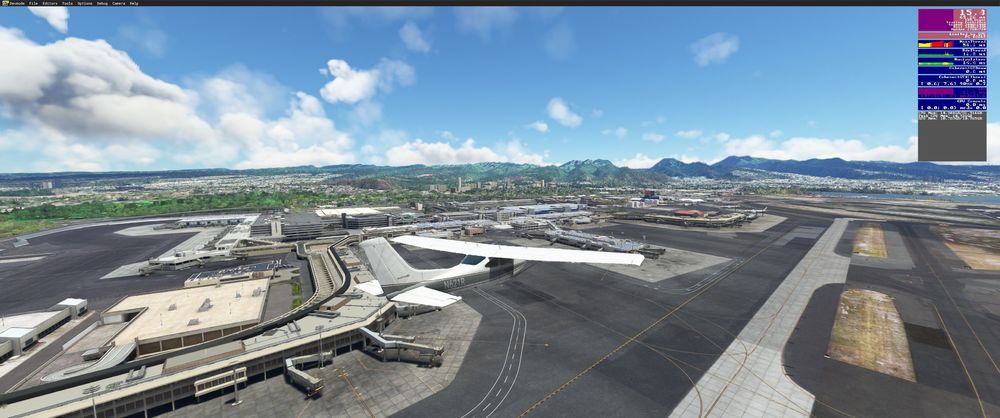Open the Tools menu

pos(67,4)
